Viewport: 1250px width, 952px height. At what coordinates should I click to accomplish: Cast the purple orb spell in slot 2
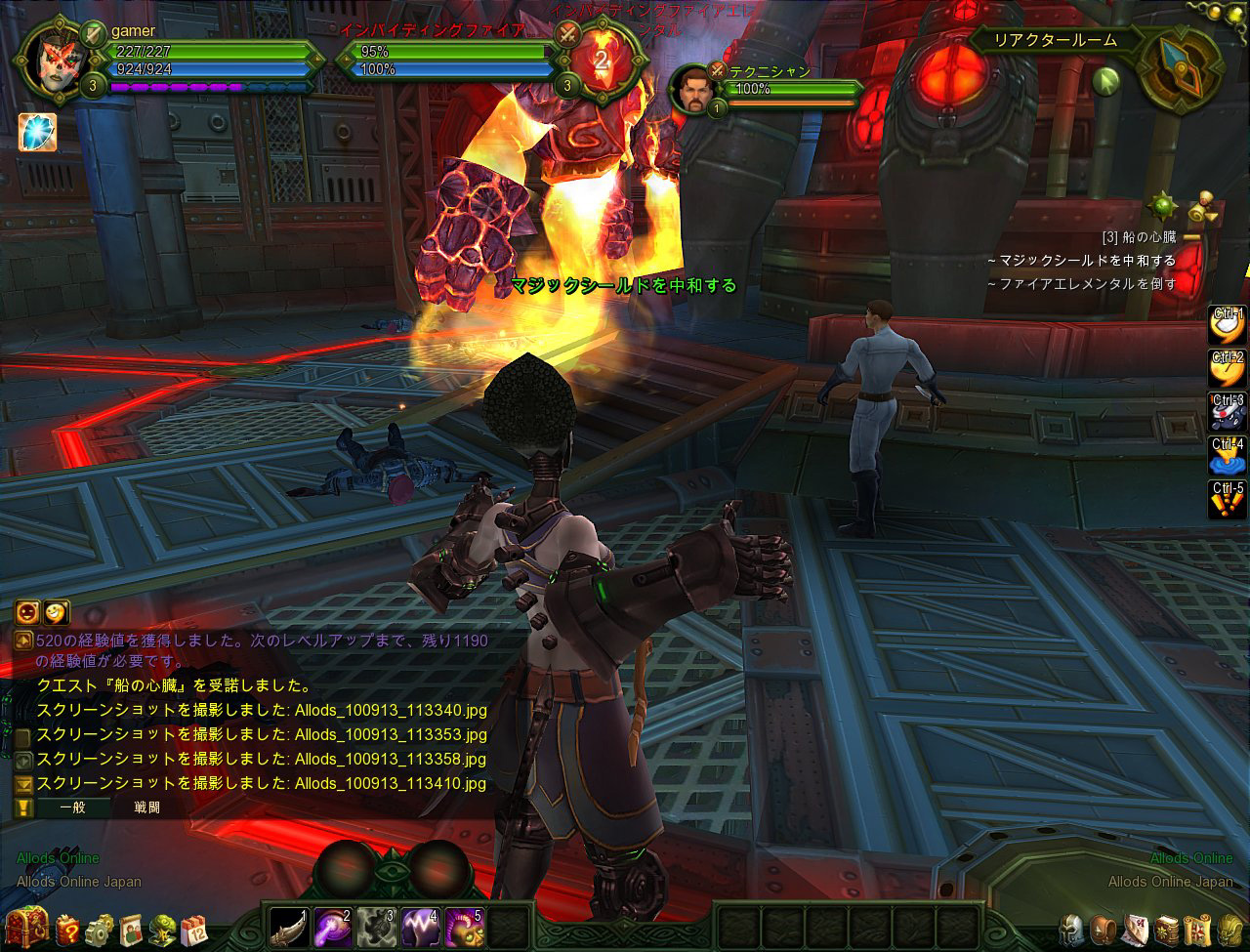pyautogui.click(x=333, y=924)
